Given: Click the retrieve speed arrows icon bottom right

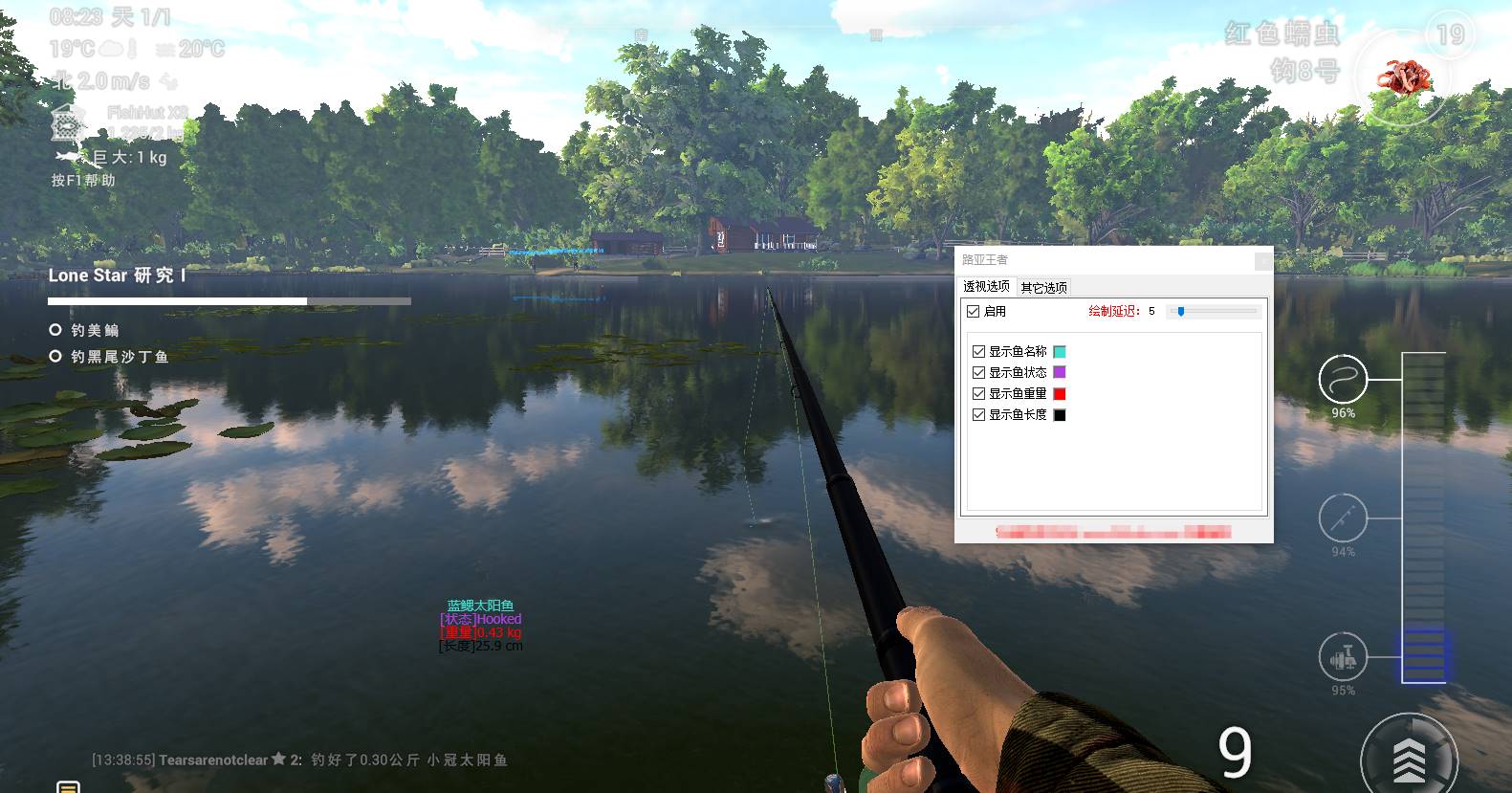Looking at the screenshot, I should [1408, 760].
